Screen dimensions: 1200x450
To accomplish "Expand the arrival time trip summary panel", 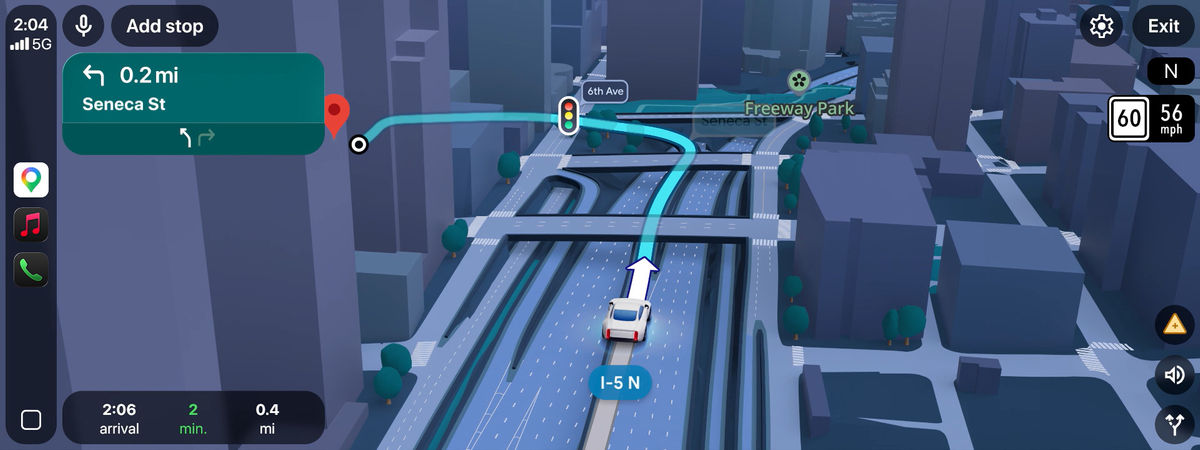I will pos(193,418).
